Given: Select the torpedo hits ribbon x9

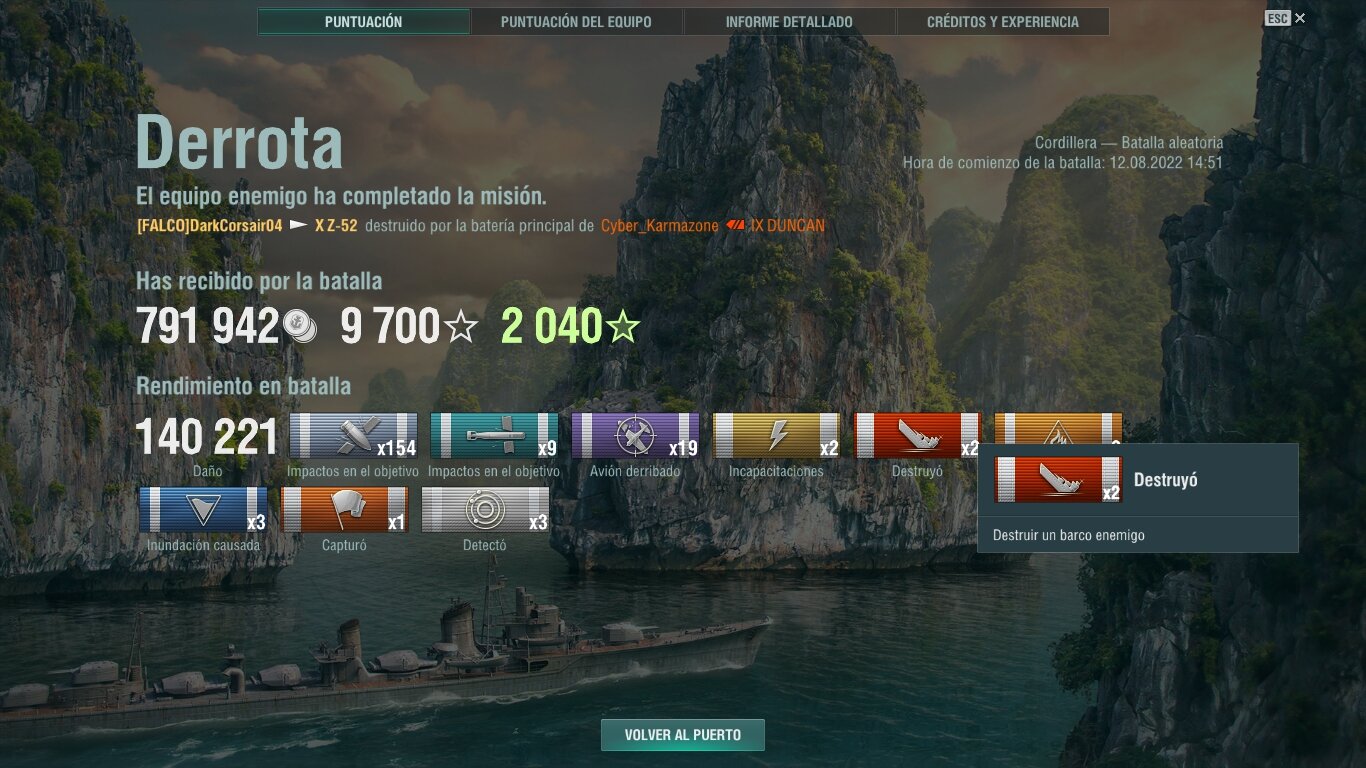Looking at the screenshot, I should pos(494,436).
